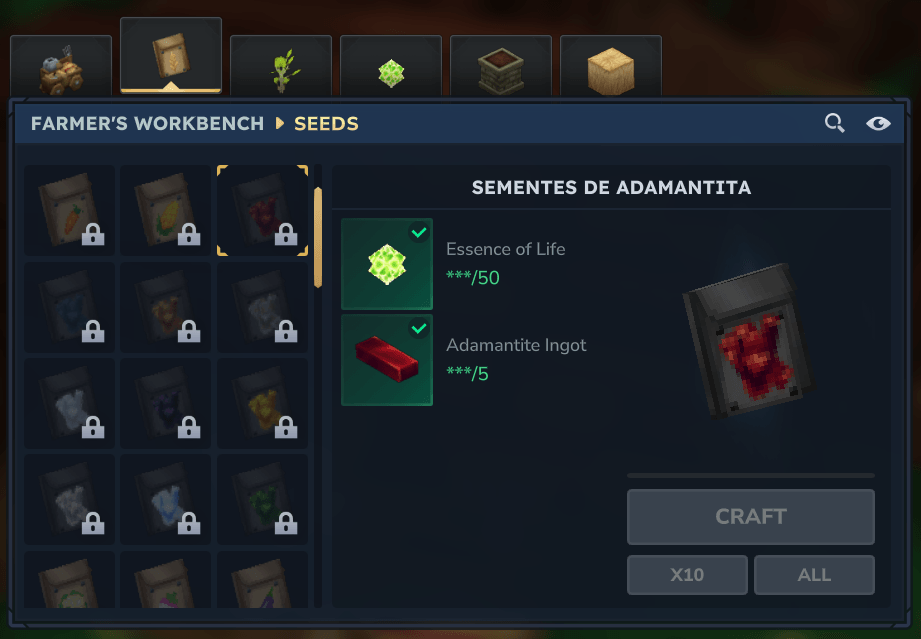
Task: Craft all with the ALL button
Action: [814, 575]
